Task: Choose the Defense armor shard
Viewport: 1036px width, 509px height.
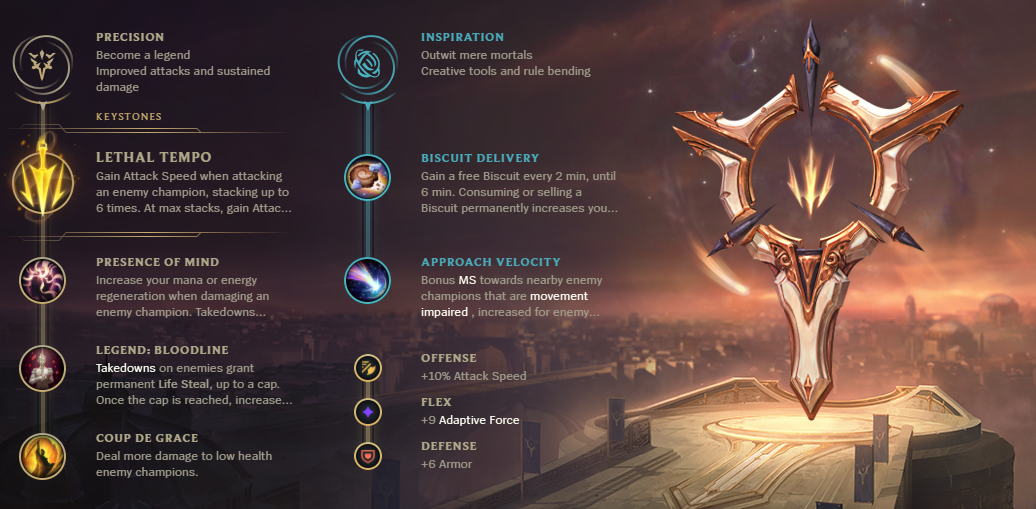Action: click(x=367, y=456)
